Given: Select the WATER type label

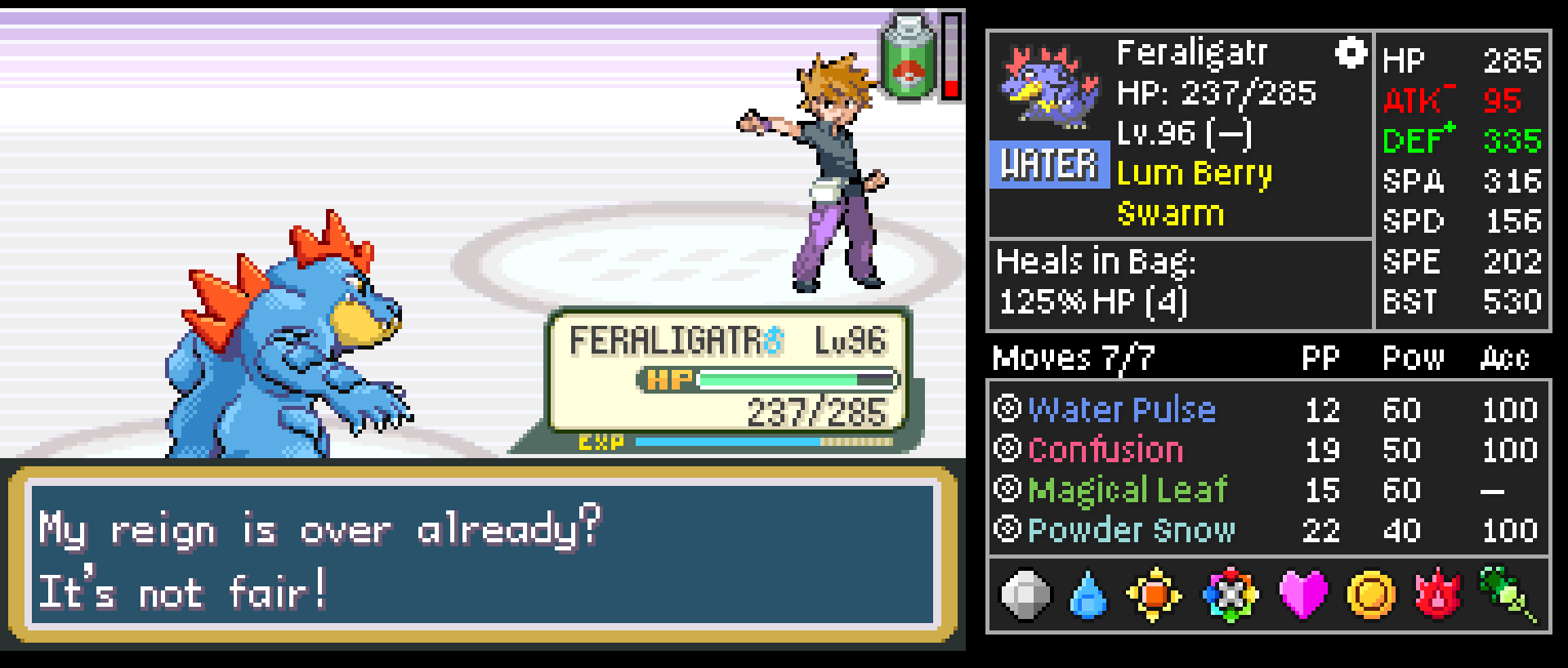Looking at the screenshot, I should (x=1049, y=165).
